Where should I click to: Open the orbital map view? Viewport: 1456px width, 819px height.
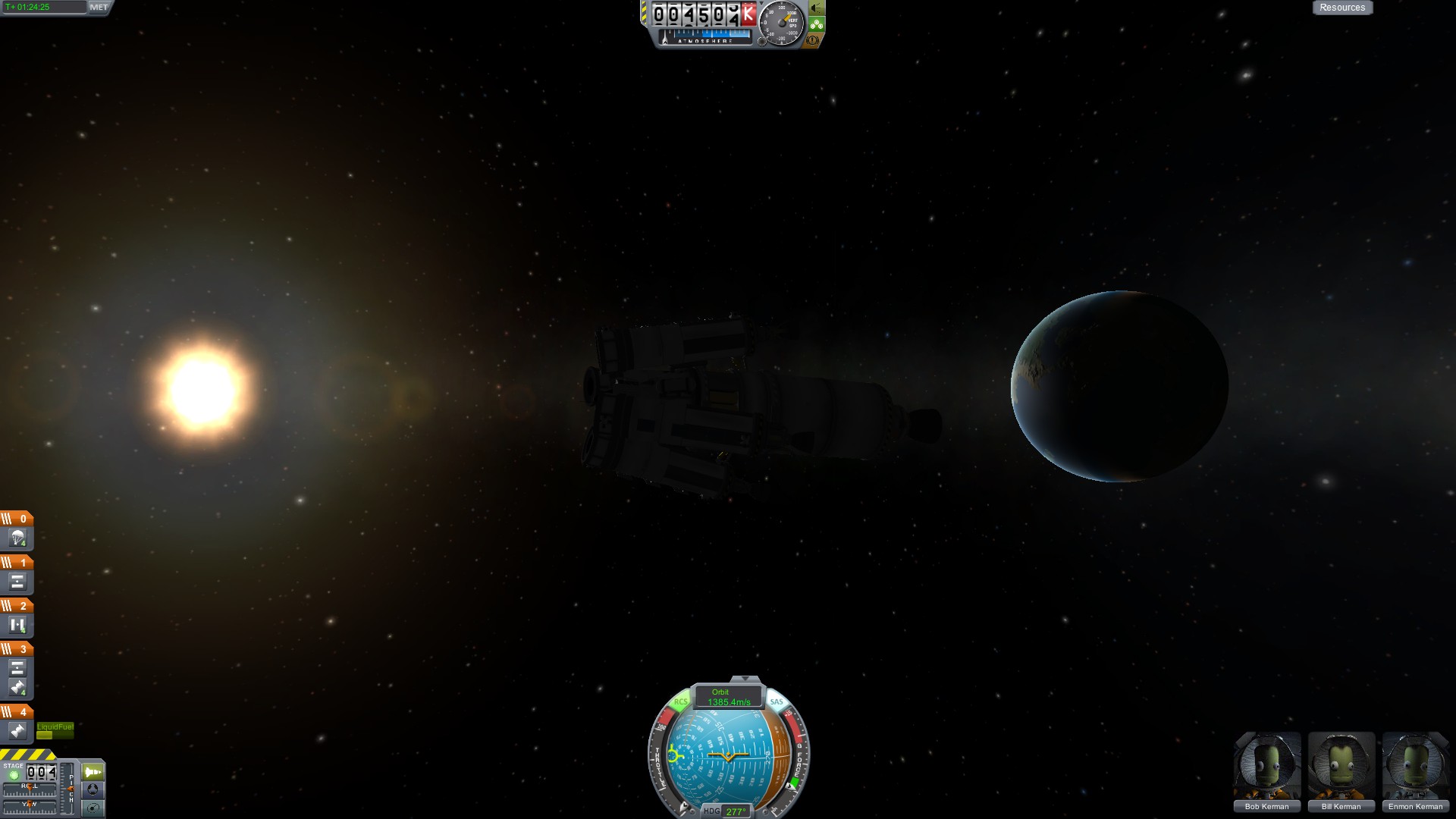point(93,808)
